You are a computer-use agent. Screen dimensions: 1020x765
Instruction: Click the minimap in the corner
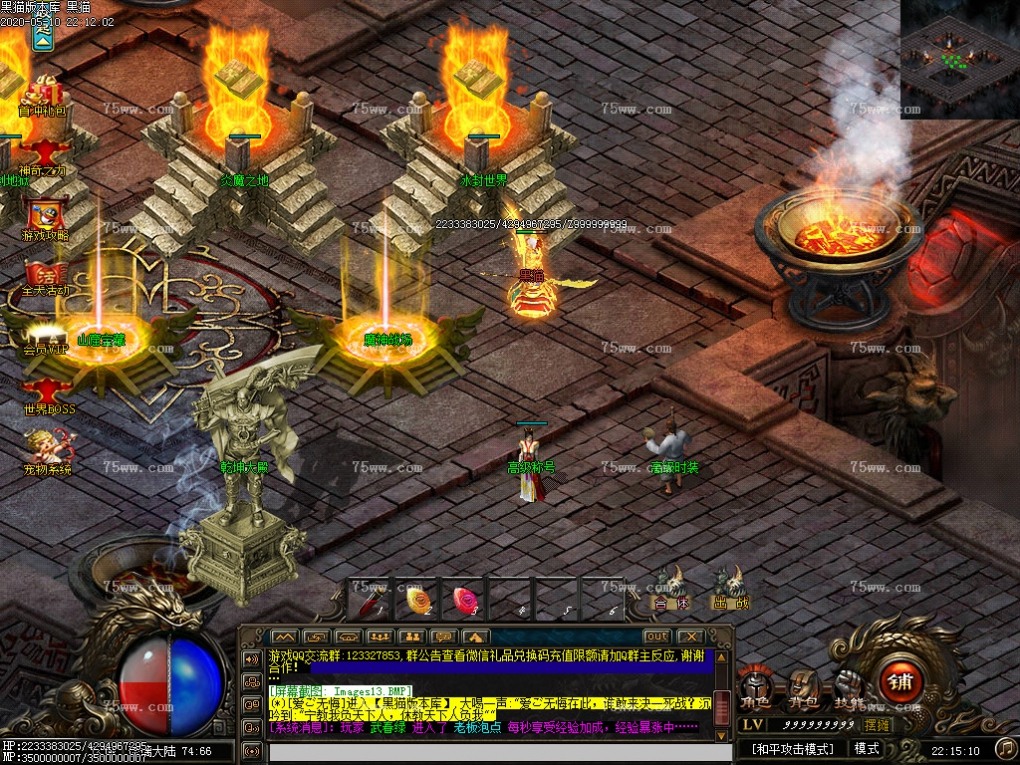tap(959, 60)
